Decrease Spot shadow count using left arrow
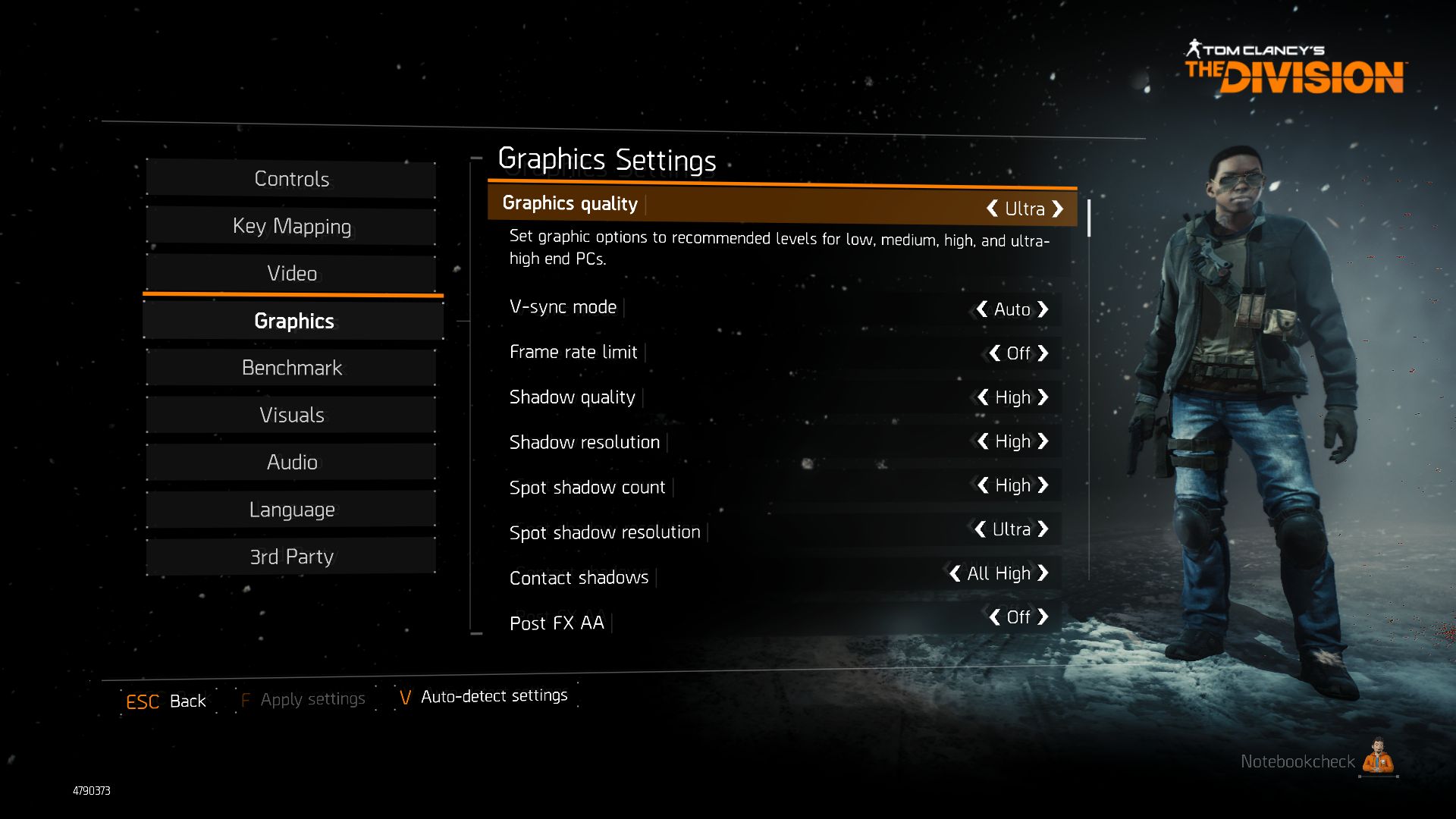 point(983,485)
